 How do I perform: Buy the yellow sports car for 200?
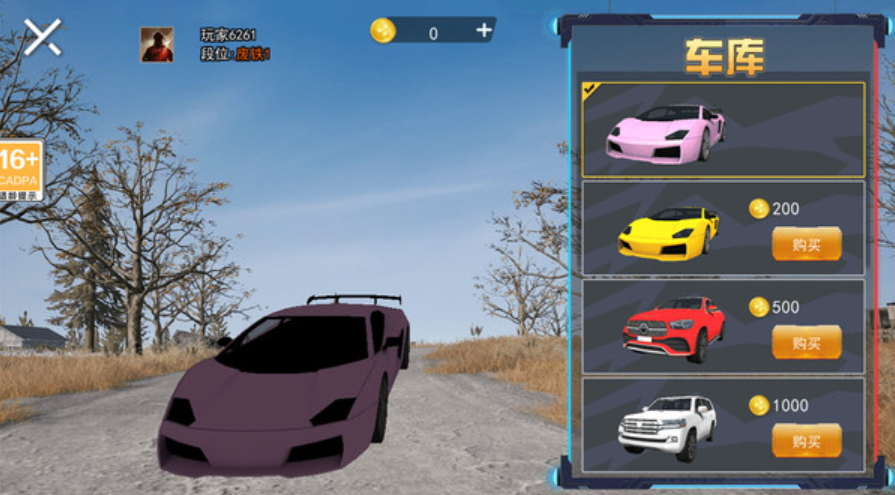[805, 243]
